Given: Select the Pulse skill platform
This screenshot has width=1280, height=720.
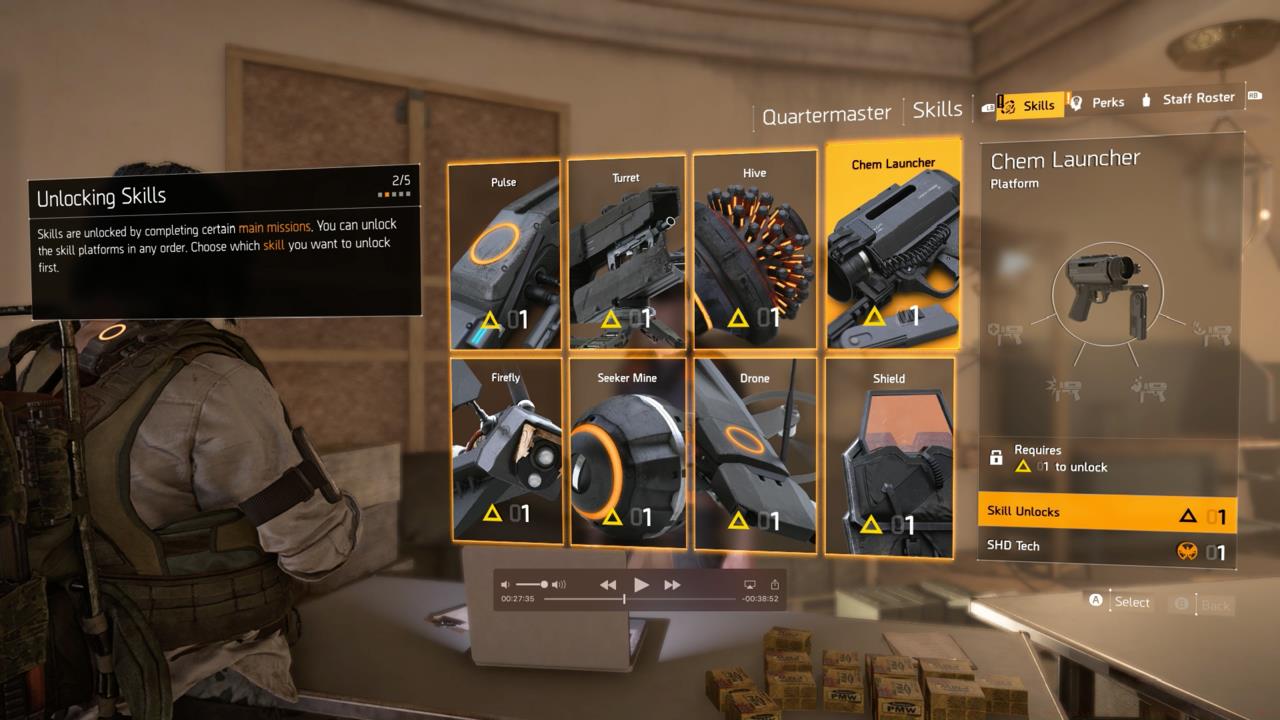Looking at the screenshot, I should coord(505,250).
